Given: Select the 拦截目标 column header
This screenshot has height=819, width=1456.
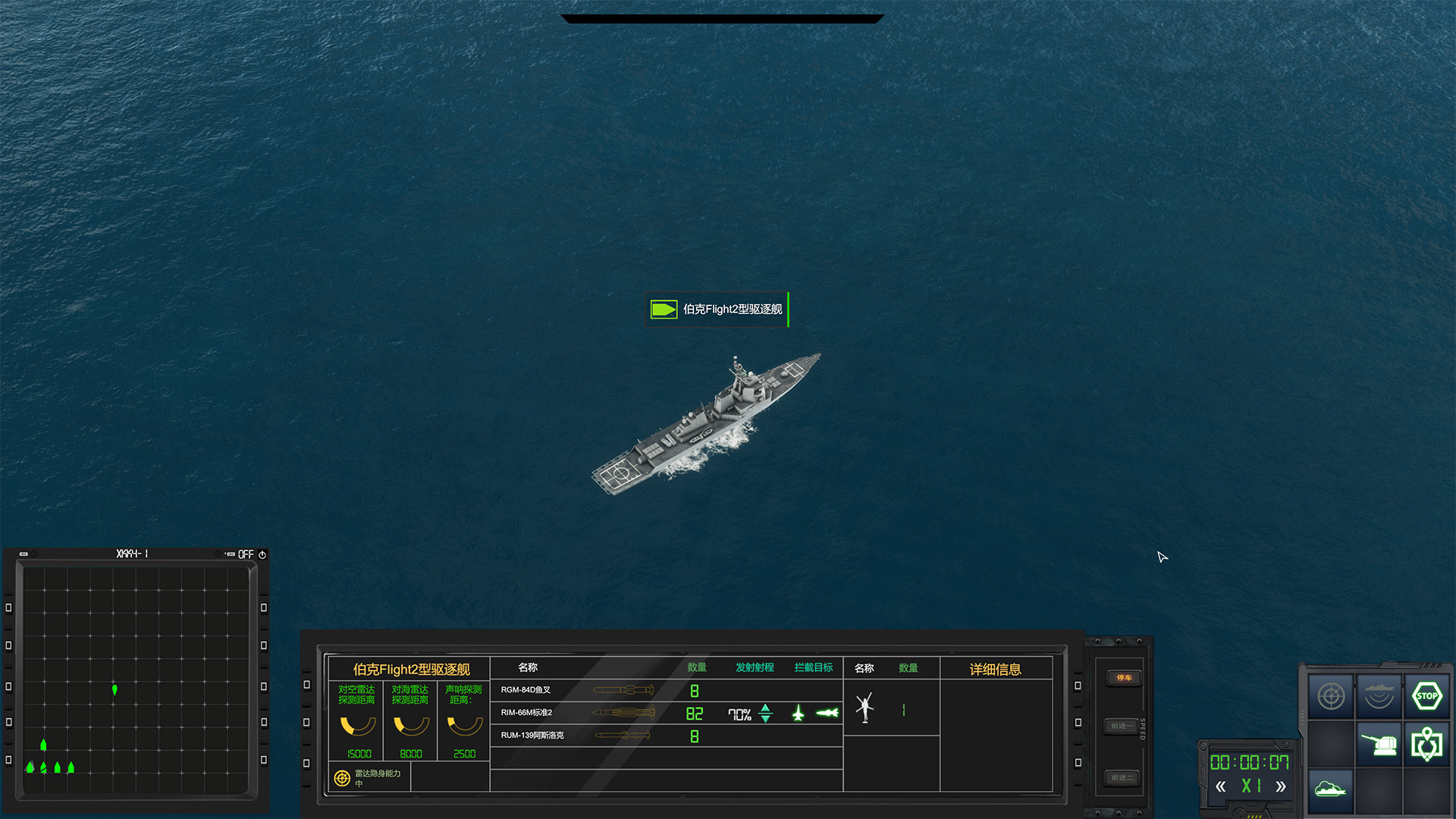Looking at the screenshot, I should point(812,667).
